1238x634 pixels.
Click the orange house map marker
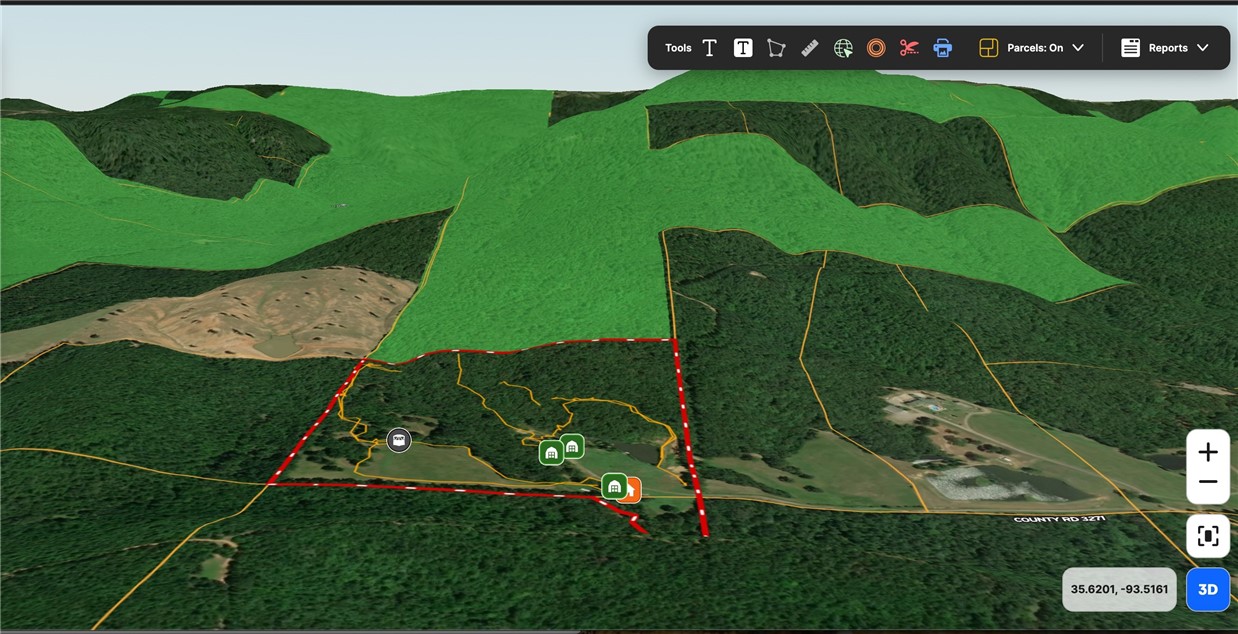click(x=633, y=490)
